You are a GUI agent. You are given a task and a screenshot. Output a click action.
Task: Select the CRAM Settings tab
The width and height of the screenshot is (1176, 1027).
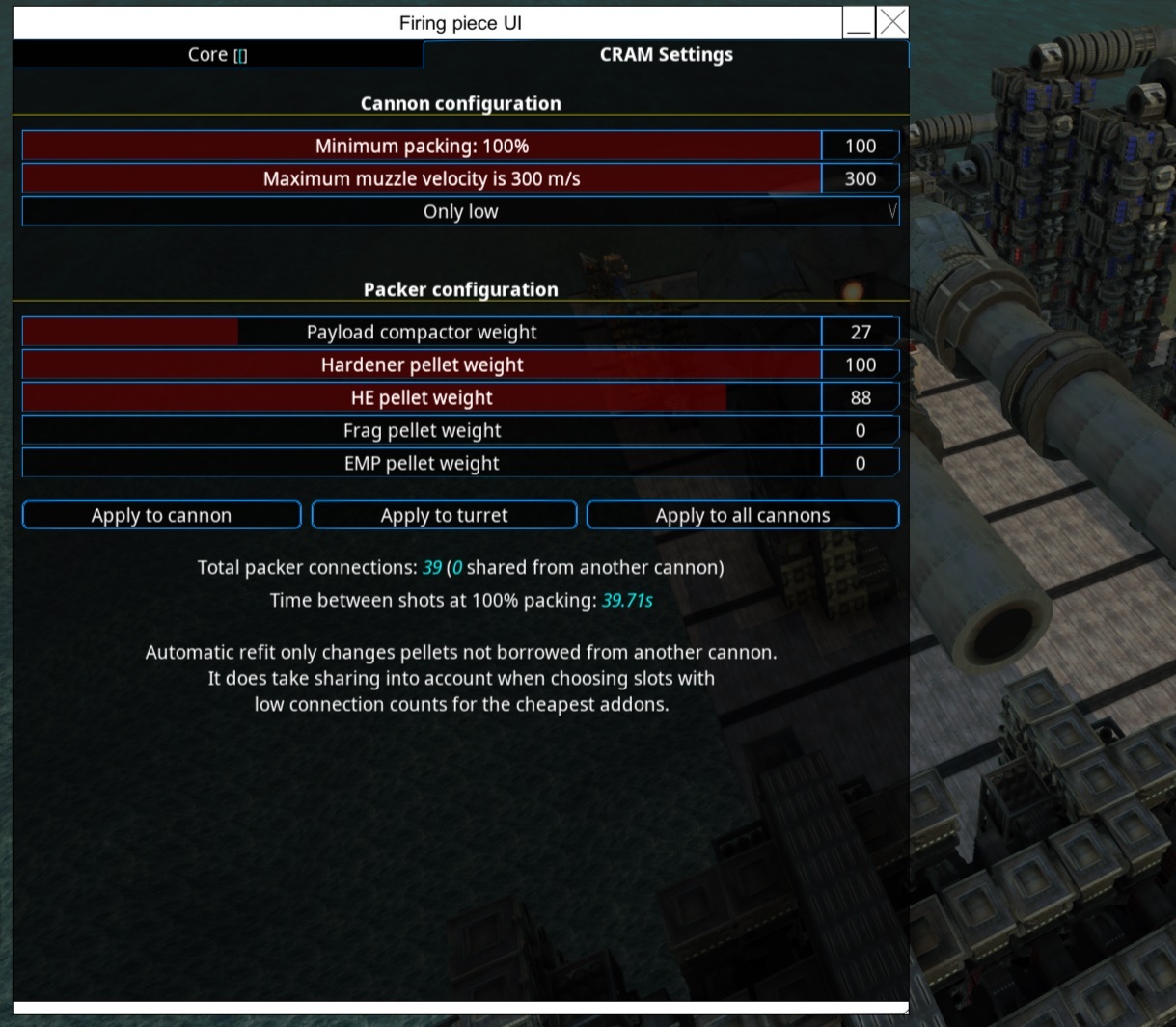click(666, 55)
